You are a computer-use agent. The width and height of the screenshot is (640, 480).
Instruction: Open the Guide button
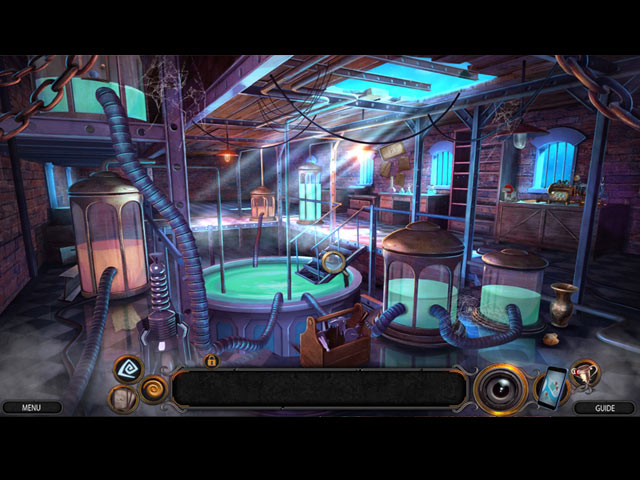[x=604, y=408]
